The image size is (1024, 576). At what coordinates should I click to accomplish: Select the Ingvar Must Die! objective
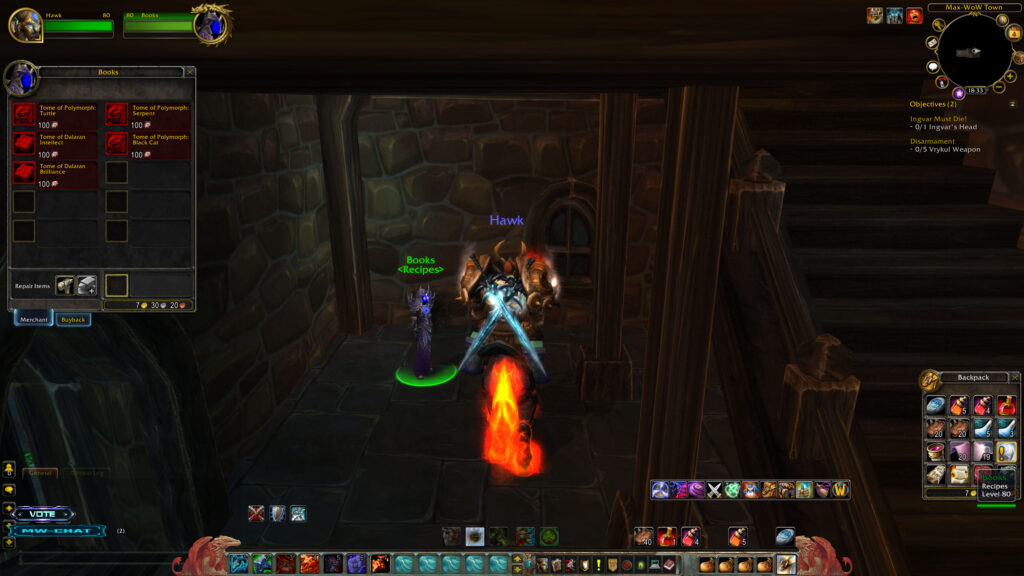click(x=944, y=119)
